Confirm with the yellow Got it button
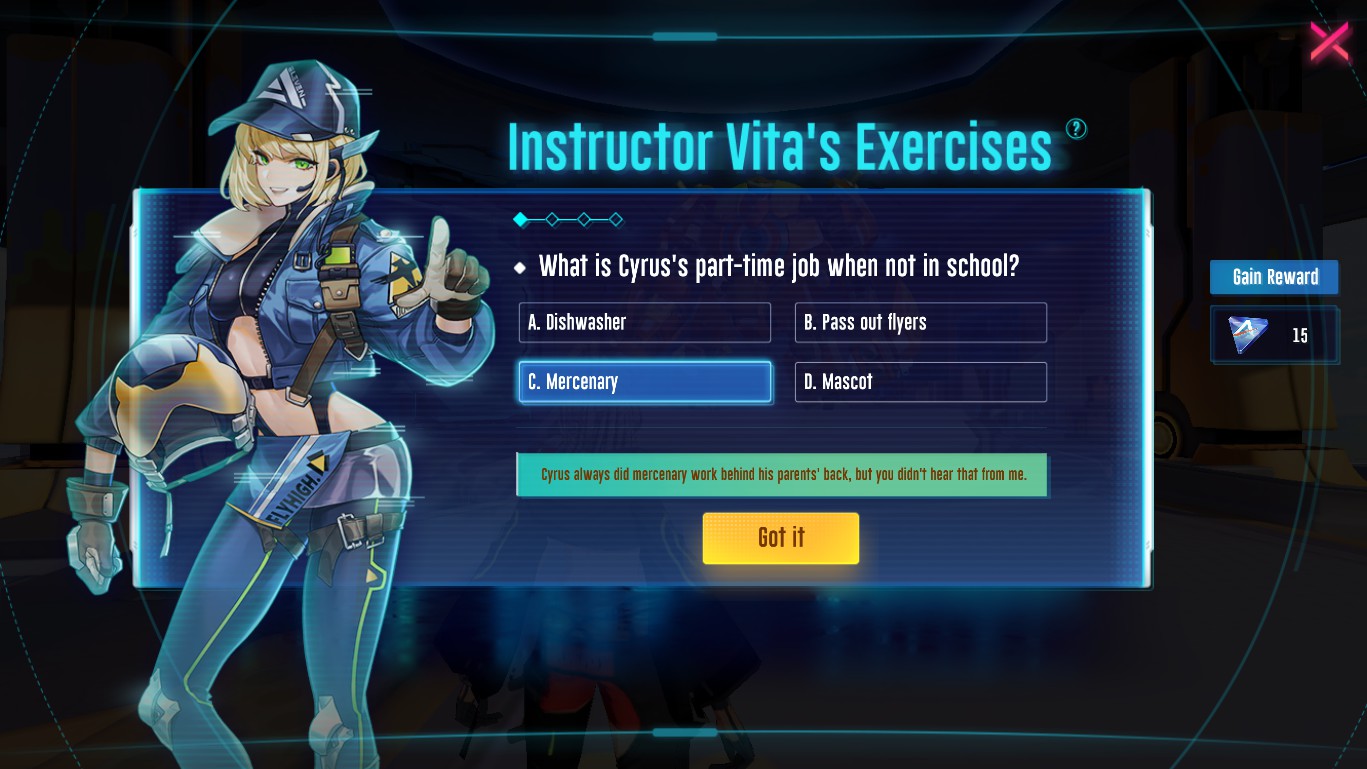Viewport: 1367px width, 769px height. pyautogui.click(x=780, y=538)
